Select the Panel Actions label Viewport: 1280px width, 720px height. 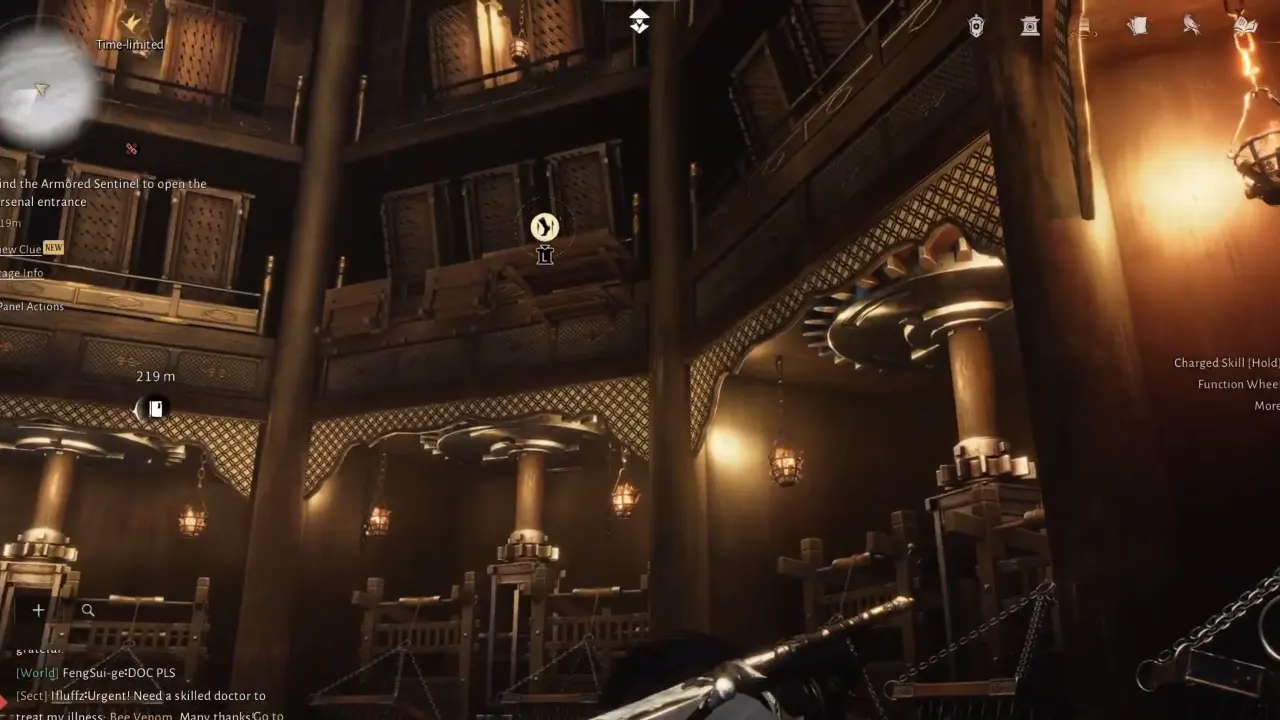coord(32,306)
